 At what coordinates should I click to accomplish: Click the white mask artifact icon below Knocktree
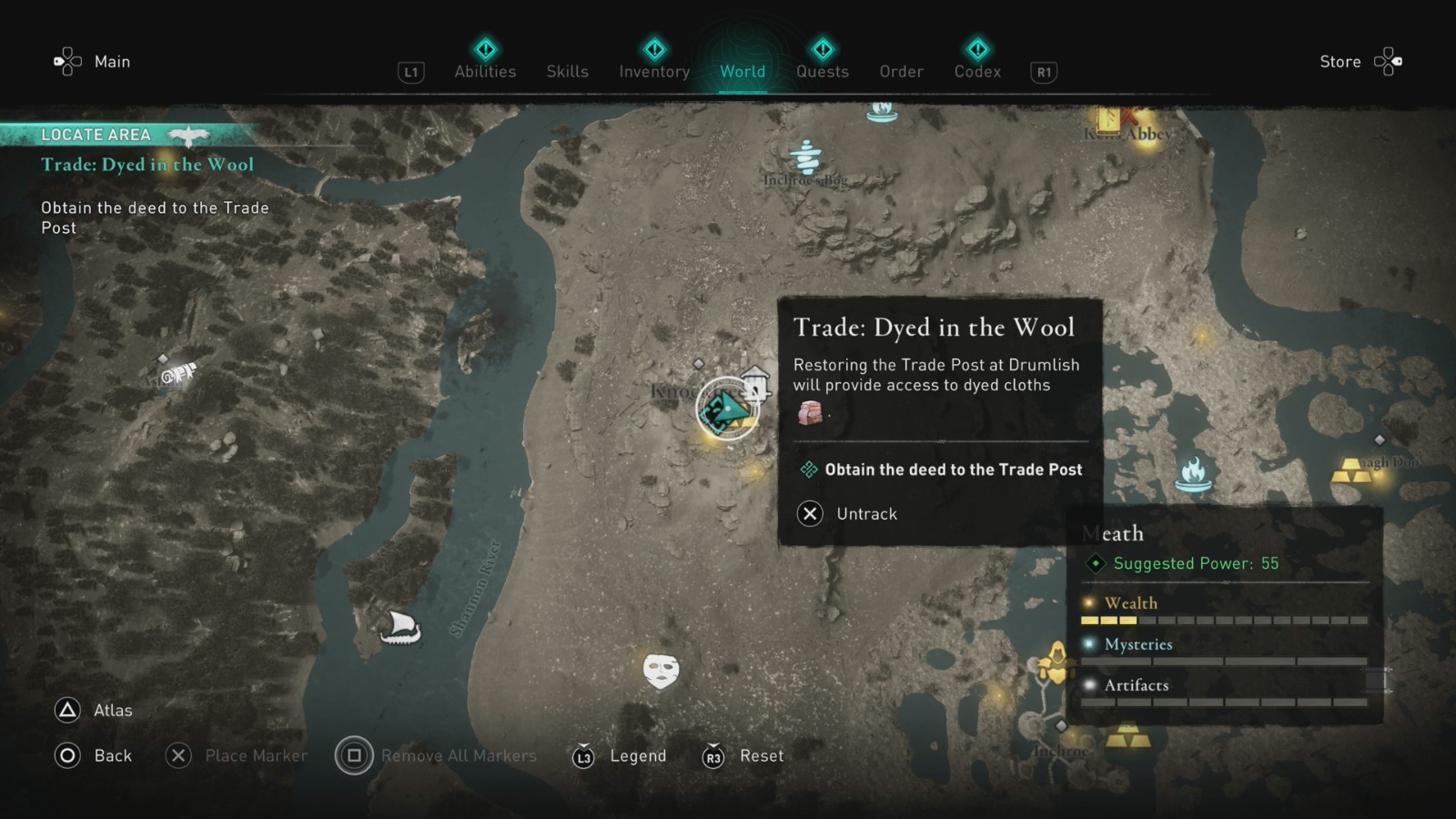click(x=660, y=671)
